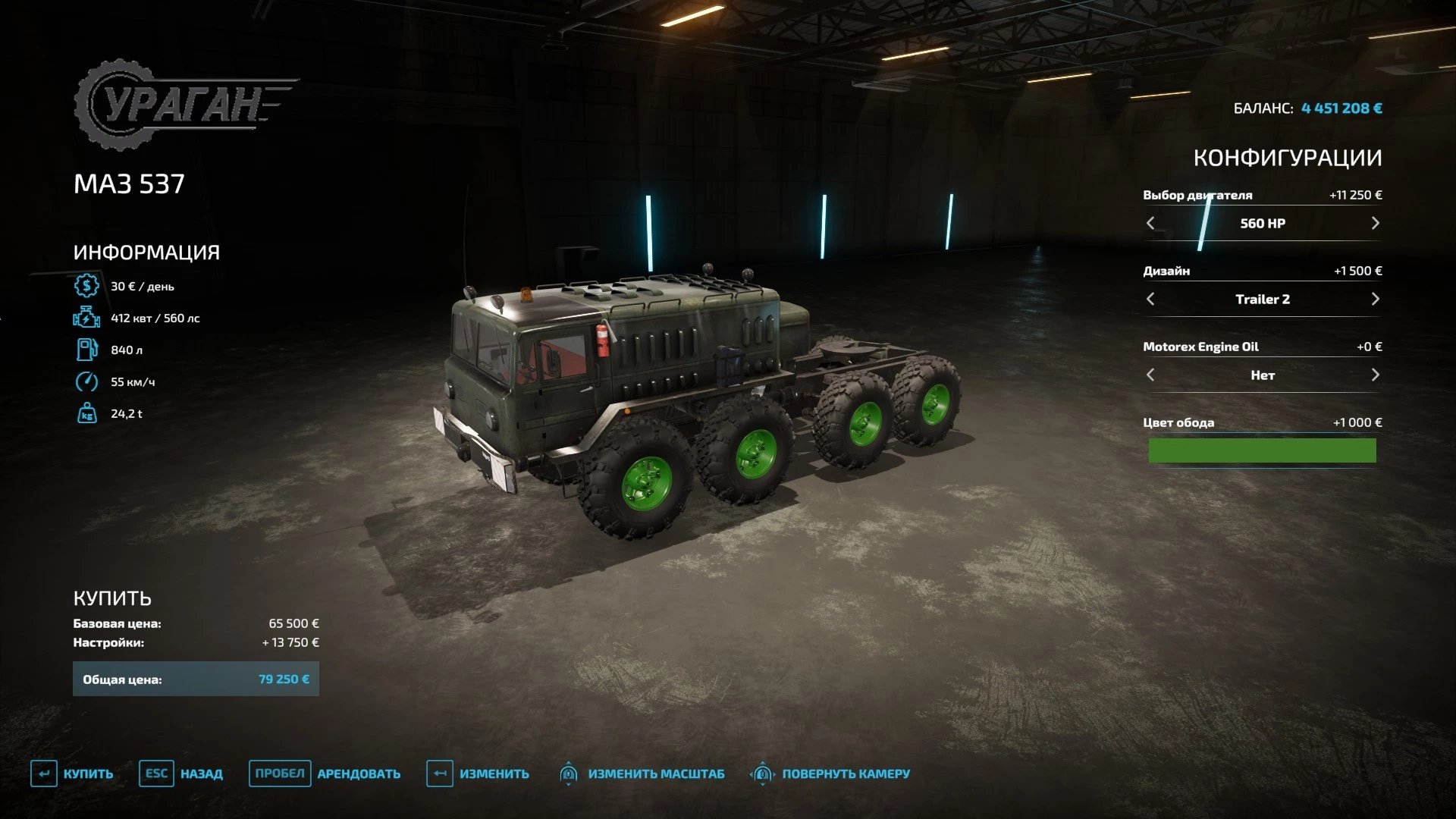Click ИЗМЕНИТЬ МАСШТАБ to rescale
Image resolution: width=1456 pixels, height=819 pixels.
click(657, 773)
